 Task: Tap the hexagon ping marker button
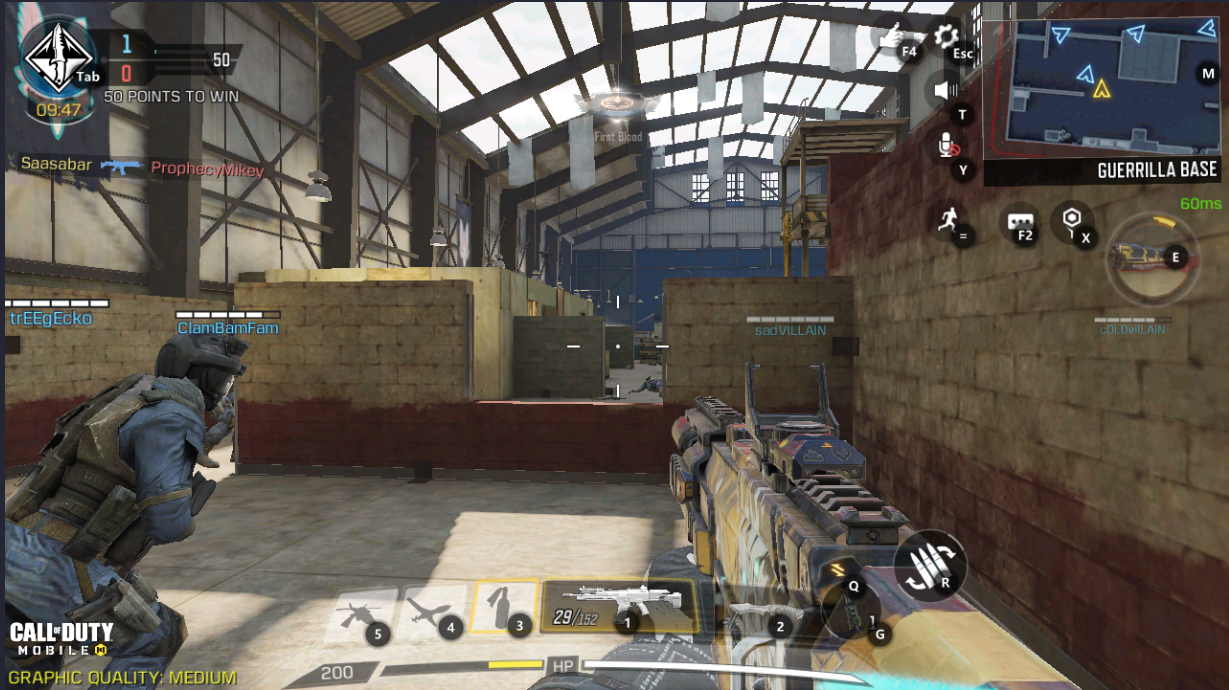pos(1071,218)
